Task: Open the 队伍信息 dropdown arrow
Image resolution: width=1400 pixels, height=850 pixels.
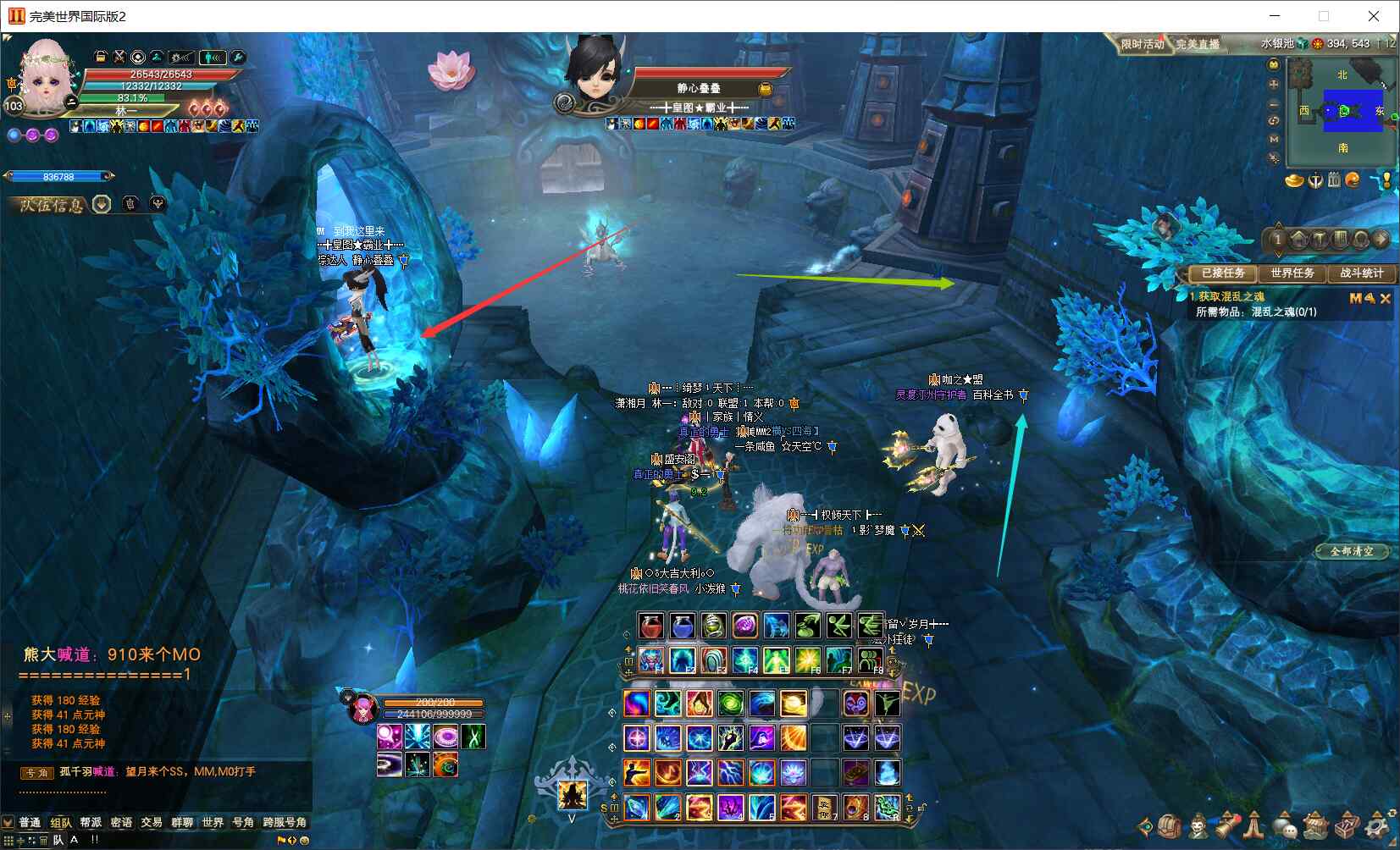Action: point(102,204)
